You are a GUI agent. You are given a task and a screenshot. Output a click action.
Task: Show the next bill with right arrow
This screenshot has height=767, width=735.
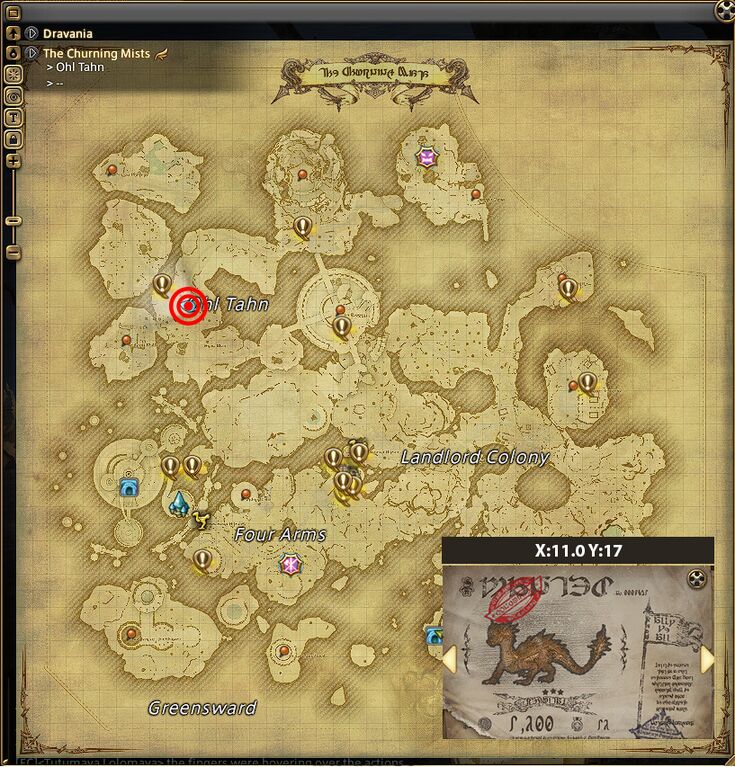(x=707, y=660)
